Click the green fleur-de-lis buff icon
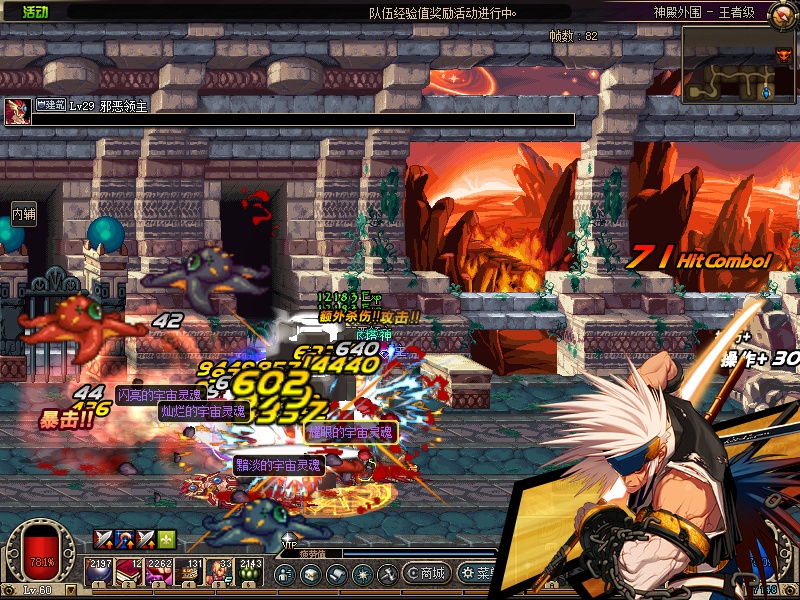Screen dimensions: 800x600 click(166, 539)
